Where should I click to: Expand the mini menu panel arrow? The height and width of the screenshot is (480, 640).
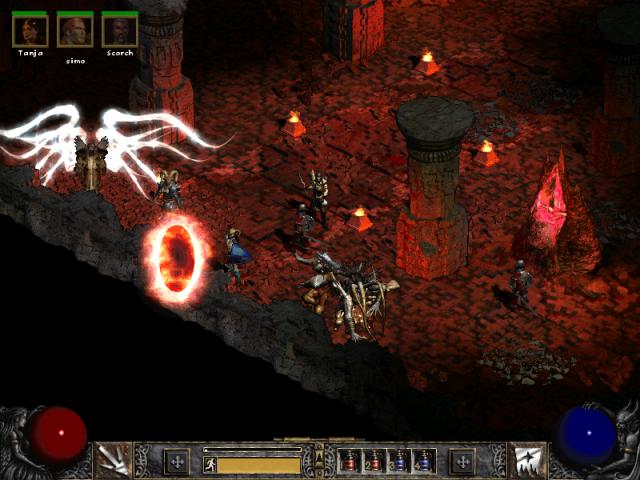pyautogui.click(x=319, y=459)
